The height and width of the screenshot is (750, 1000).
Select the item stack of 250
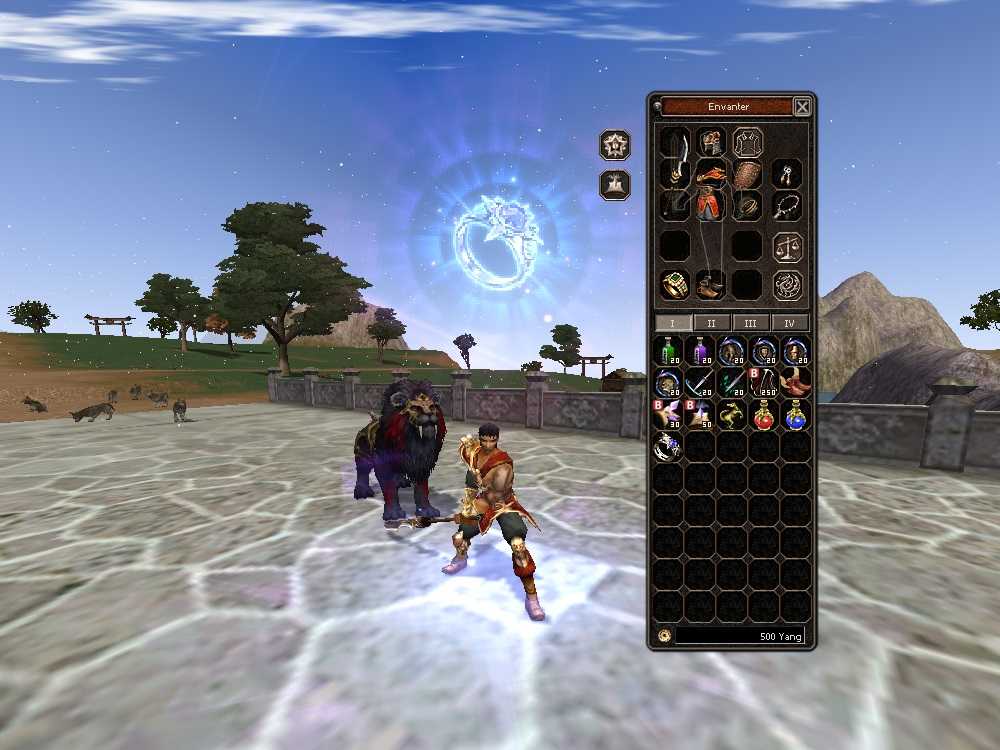pyautogui.click(x=764, y=383)
